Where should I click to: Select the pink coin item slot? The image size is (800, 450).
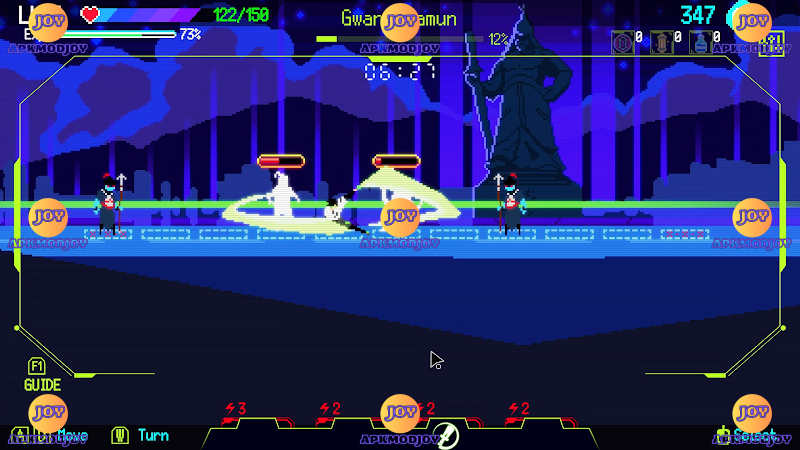point(622,42)
